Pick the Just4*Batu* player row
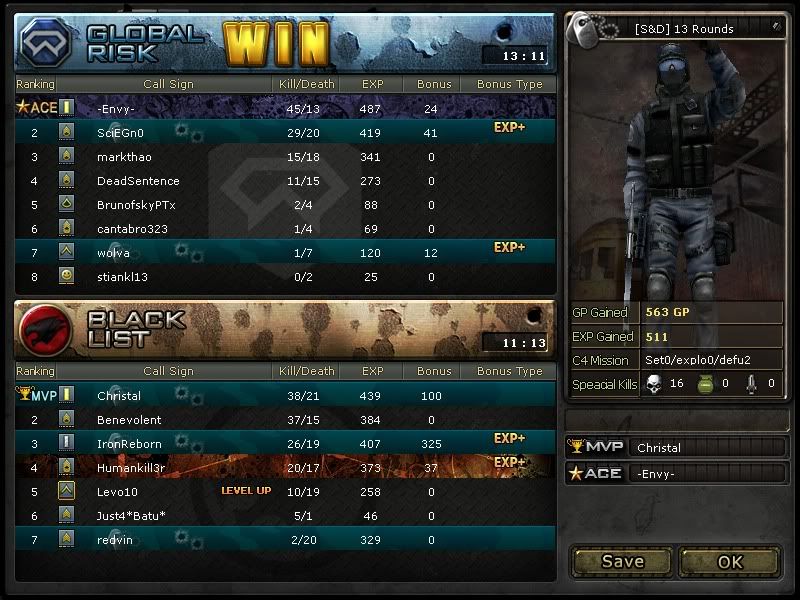Screen dimensions: 800x600 [x=285, y=516]
